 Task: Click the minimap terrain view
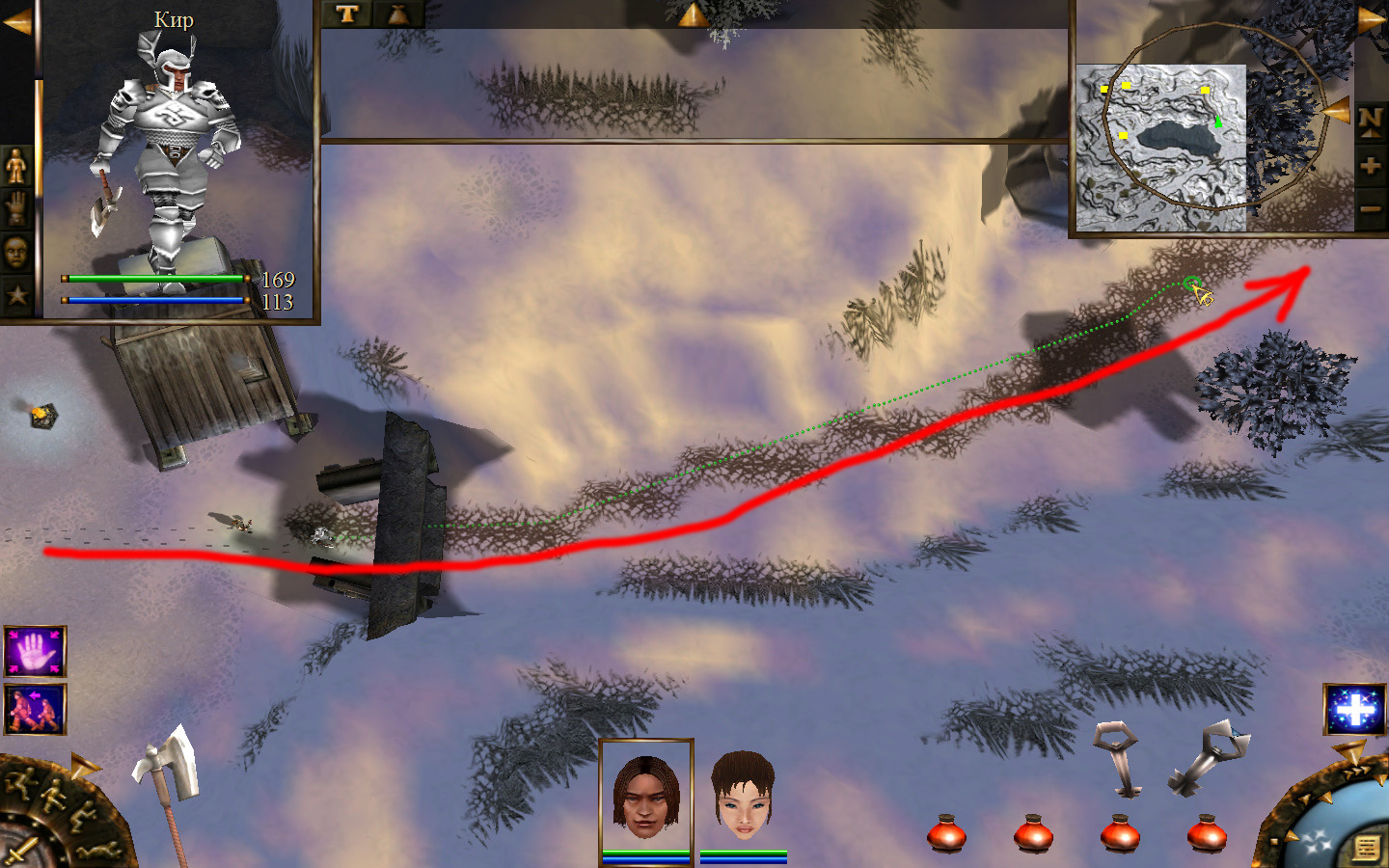click(x=1160, y=147)
